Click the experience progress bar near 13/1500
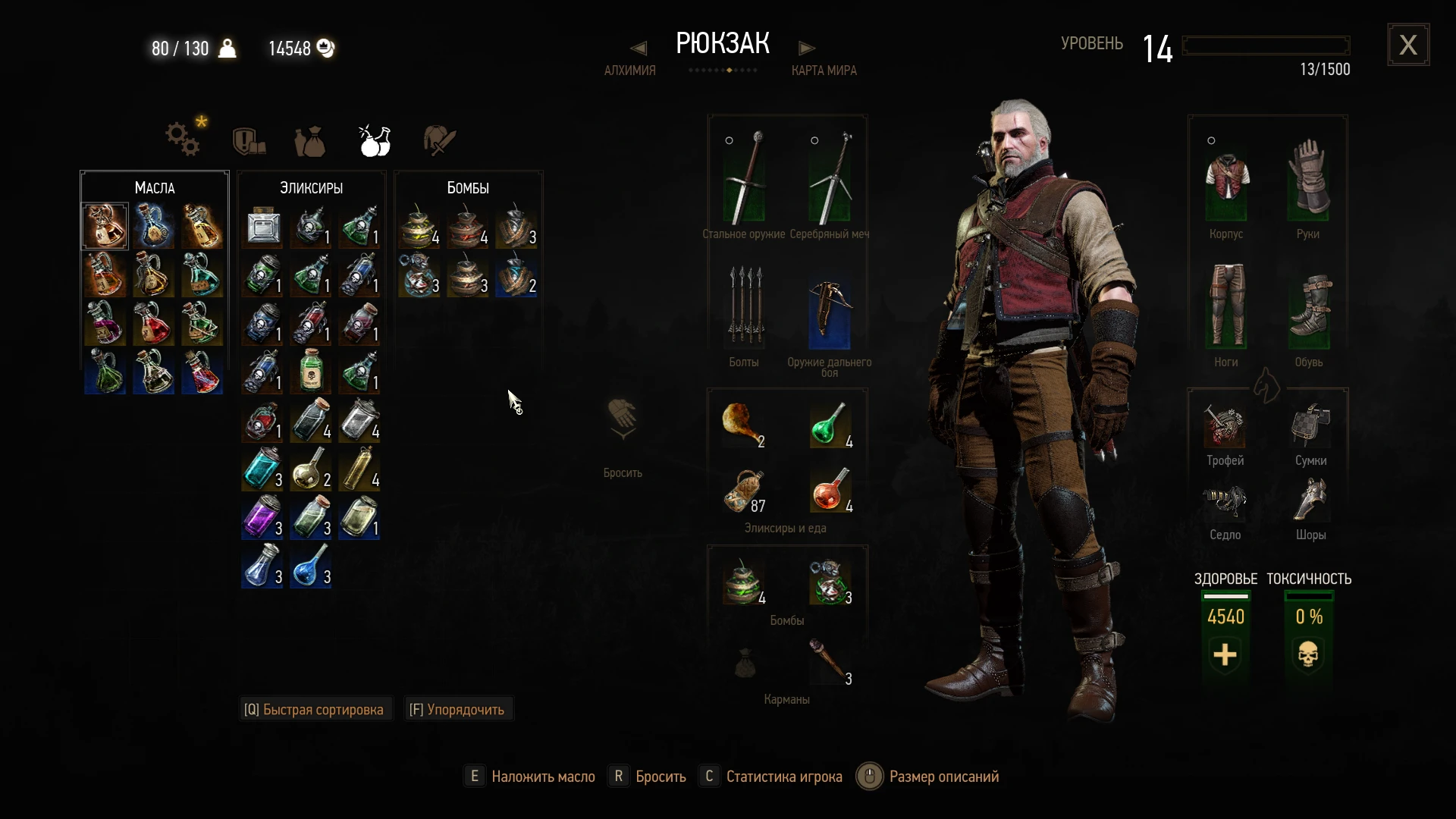The width and height of the screenshot is (1456, 819). [1265, 45]
